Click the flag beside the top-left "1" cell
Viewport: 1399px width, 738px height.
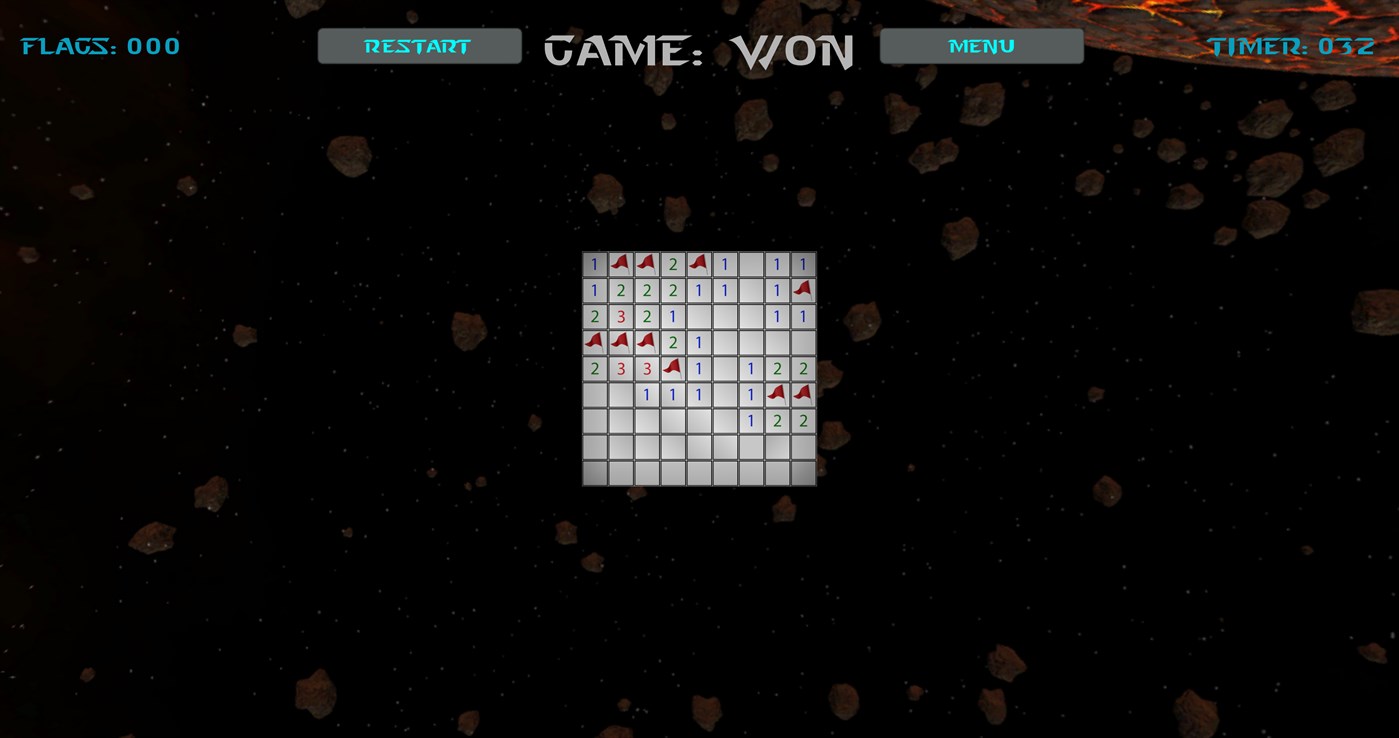coord(620,263)
